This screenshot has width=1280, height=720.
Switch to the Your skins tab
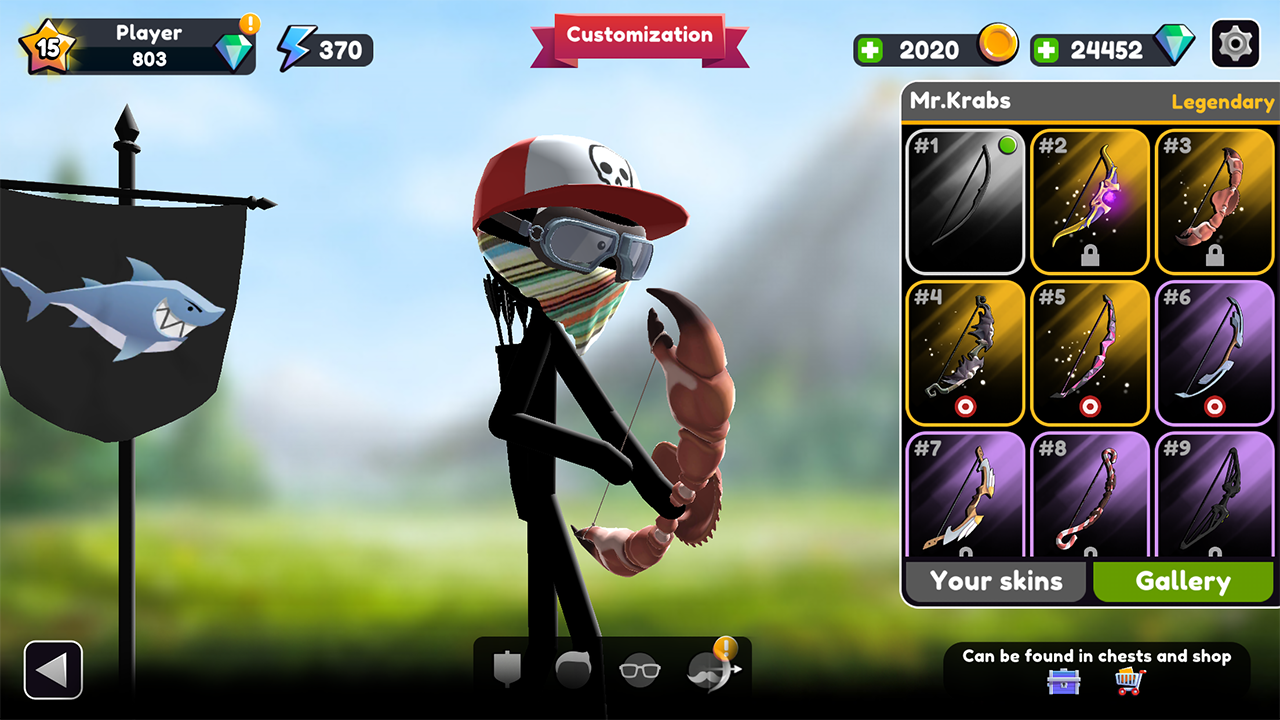(x=995, y=581)
